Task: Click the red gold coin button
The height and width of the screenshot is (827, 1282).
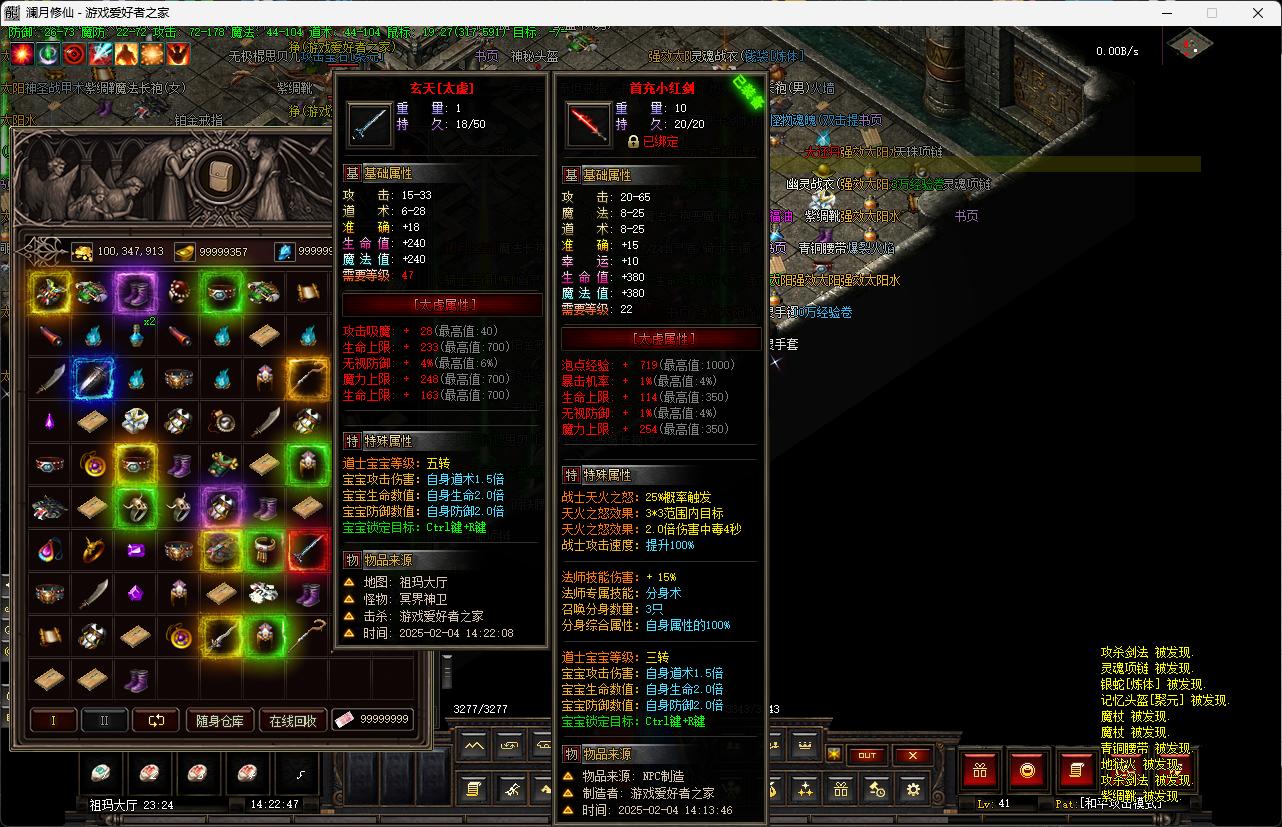Action: (x=1027, y=770)
